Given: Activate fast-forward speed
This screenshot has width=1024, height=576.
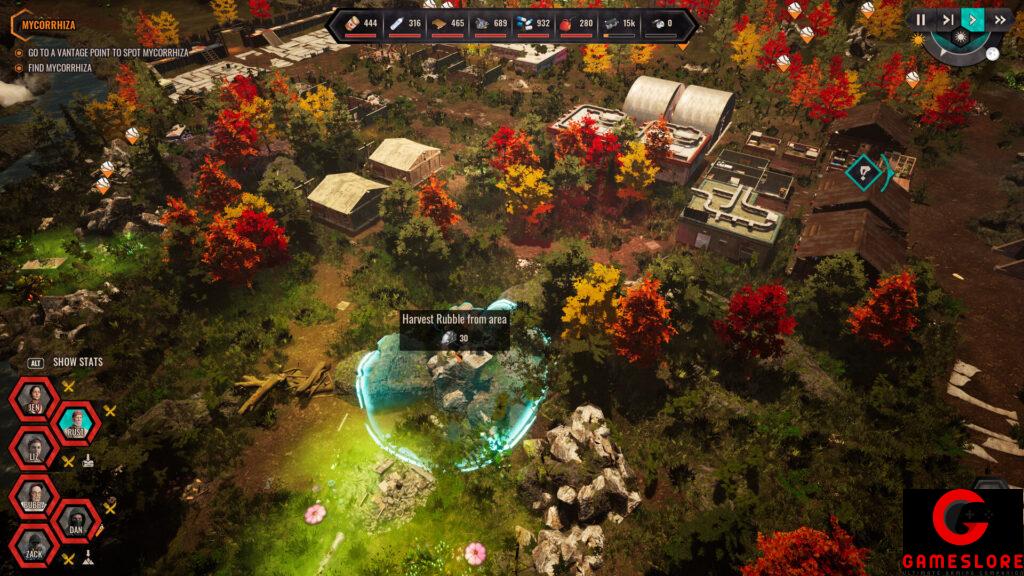Looking at the screenshot, I should (999, 19).
